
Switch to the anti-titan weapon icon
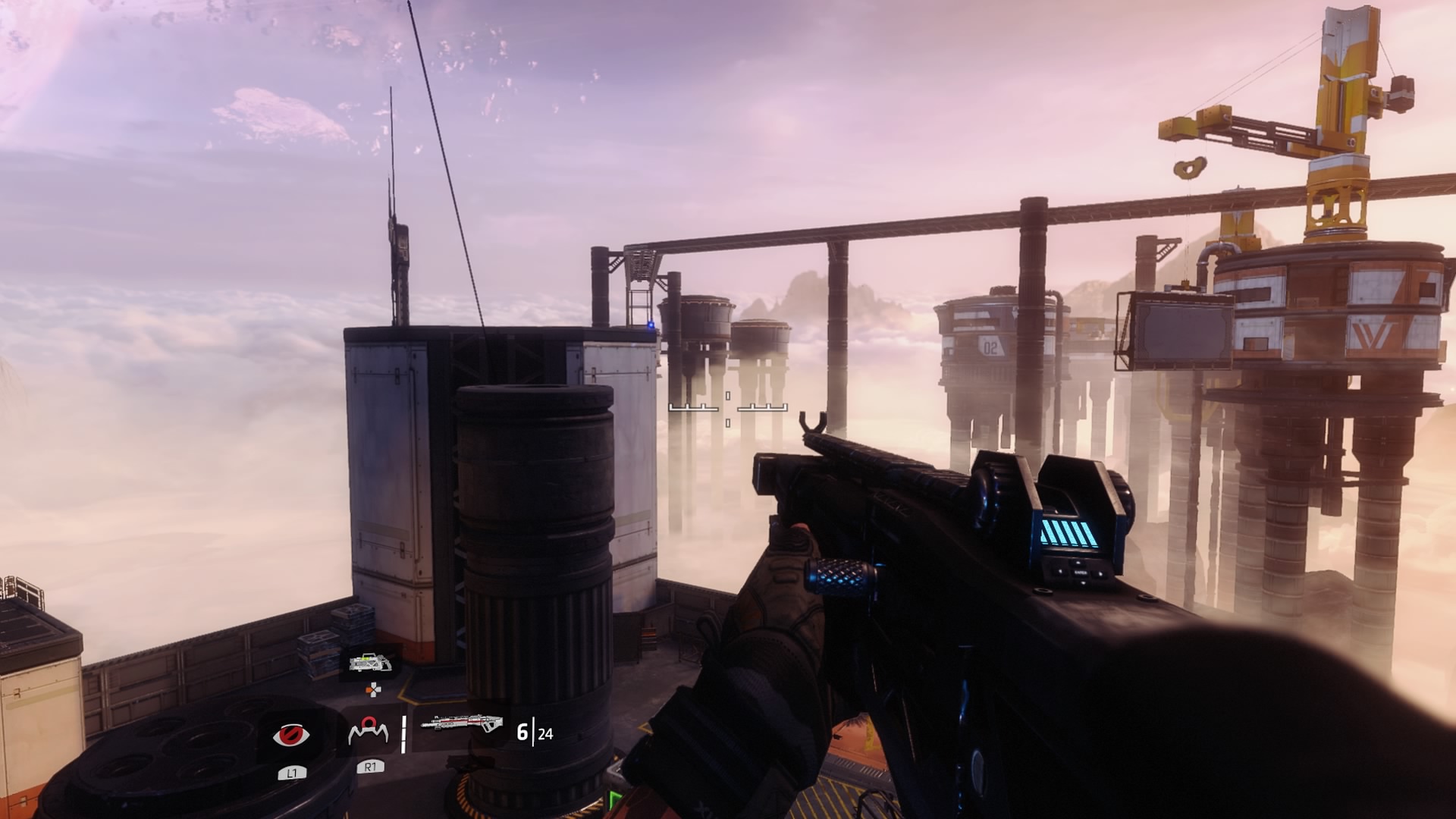371,664
